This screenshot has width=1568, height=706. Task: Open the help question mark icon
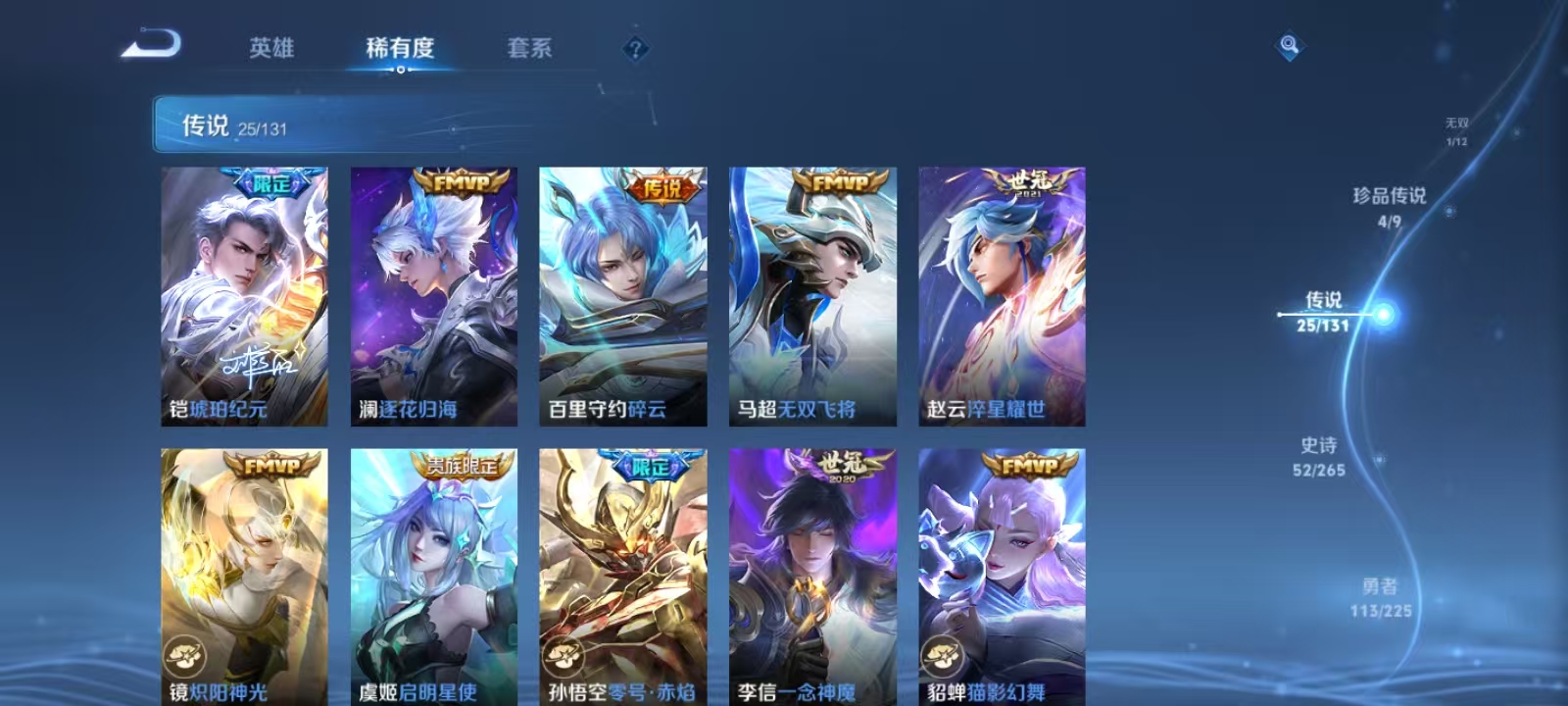click(x=633, y=50)
